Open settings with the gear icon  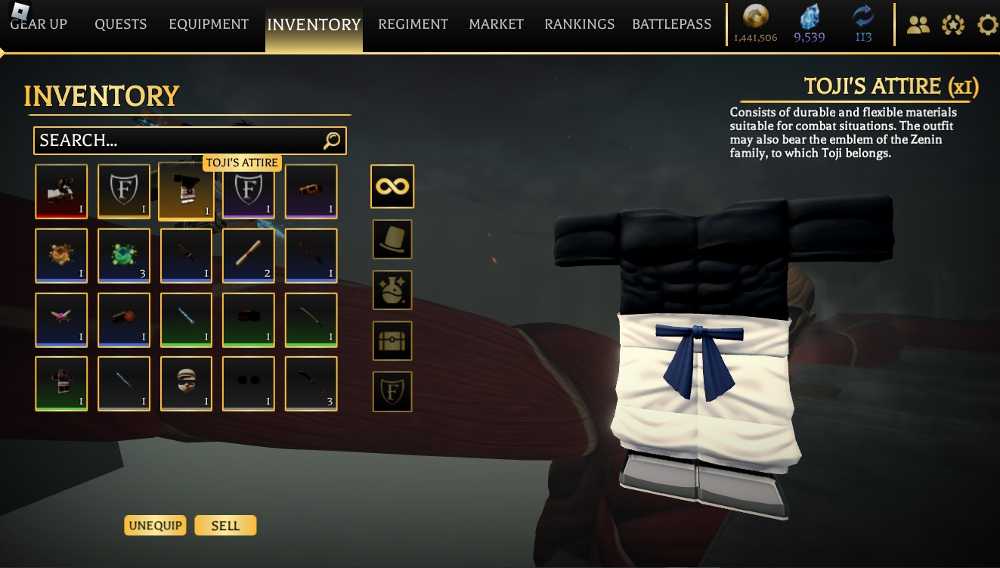coord(987,25)
